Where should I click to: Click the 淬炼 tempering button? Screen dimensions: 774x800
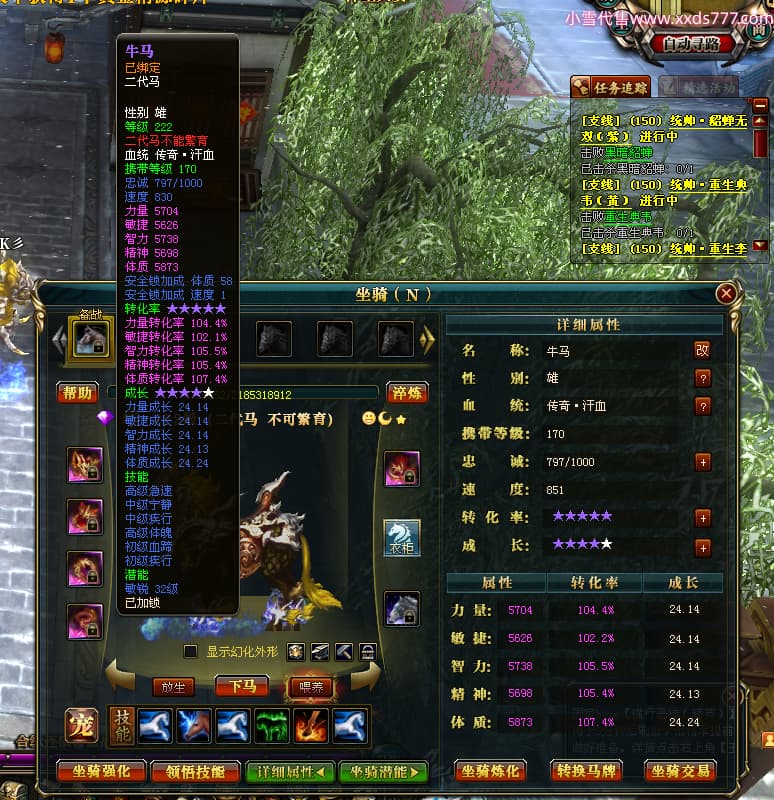pos(408,393)
